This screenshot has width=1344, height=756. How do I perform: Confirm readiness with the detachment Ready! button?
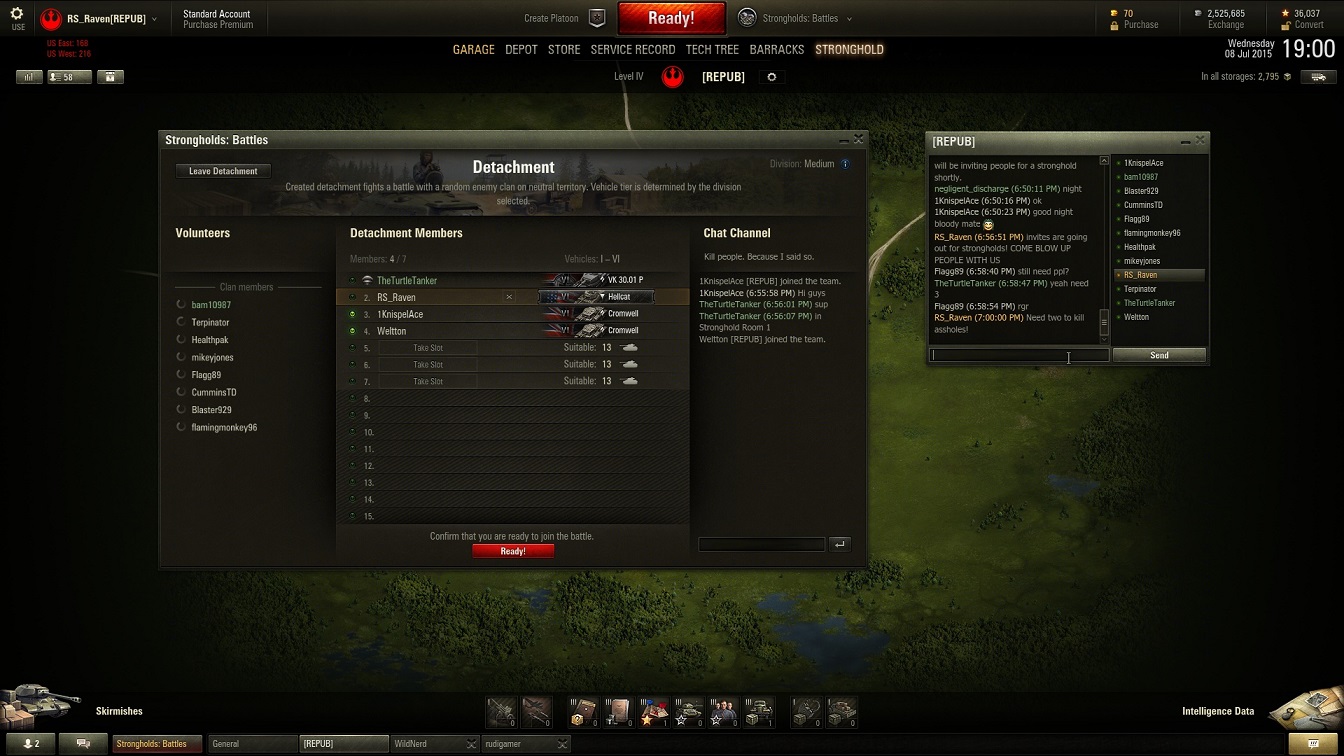click(513, 551)
